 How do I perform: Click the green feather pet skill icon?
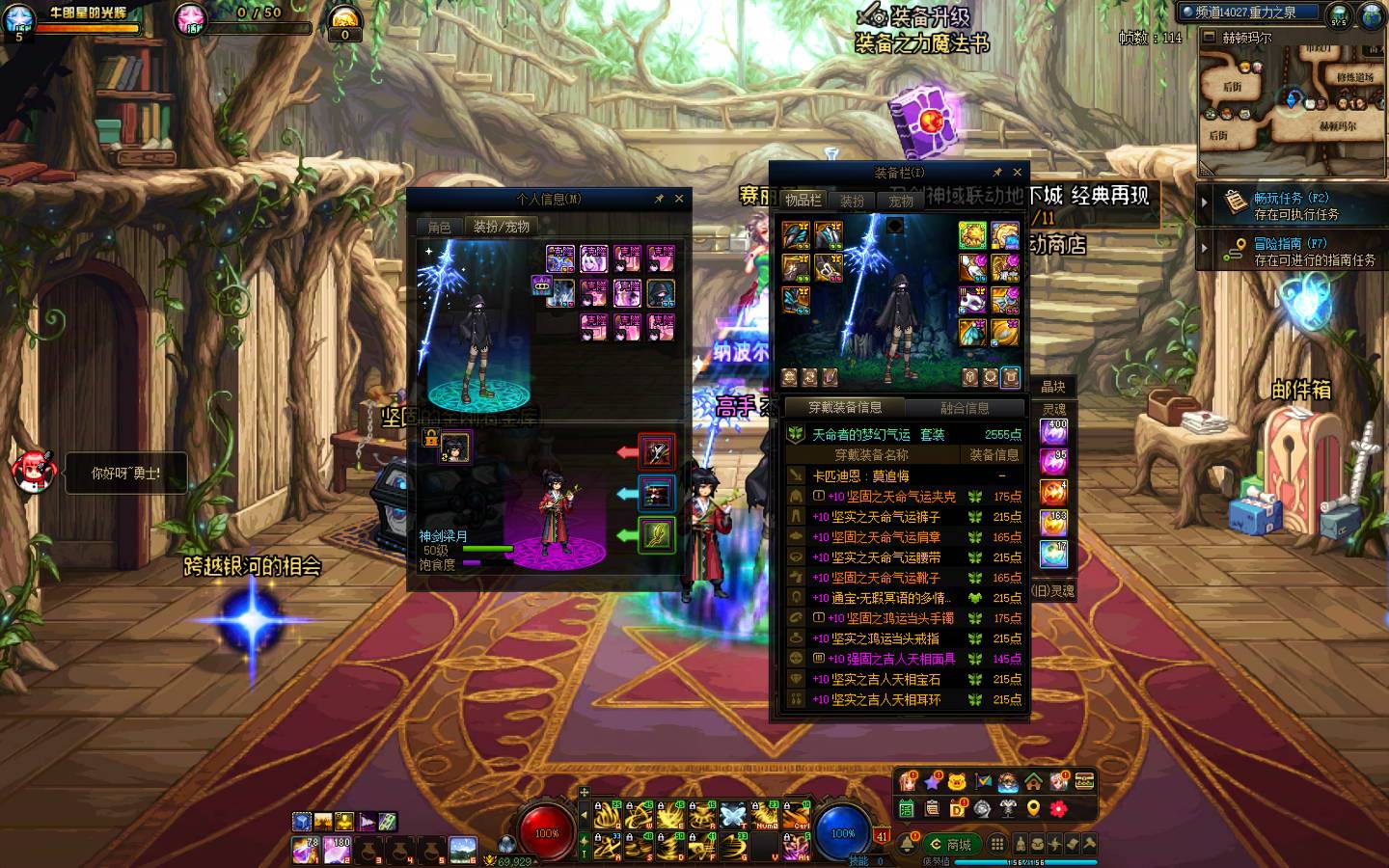click(x=656, y=534)
